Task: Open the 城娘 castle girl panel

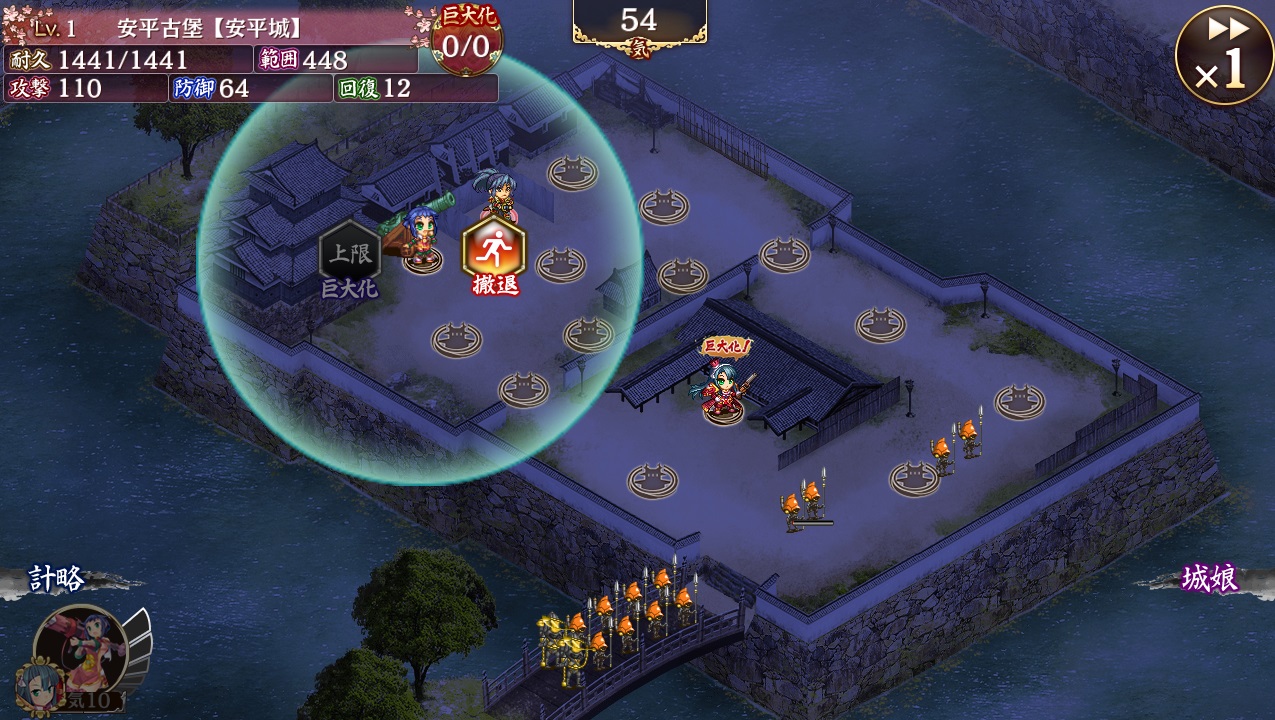Action: pyautogui.click(x=1209, y=579)
